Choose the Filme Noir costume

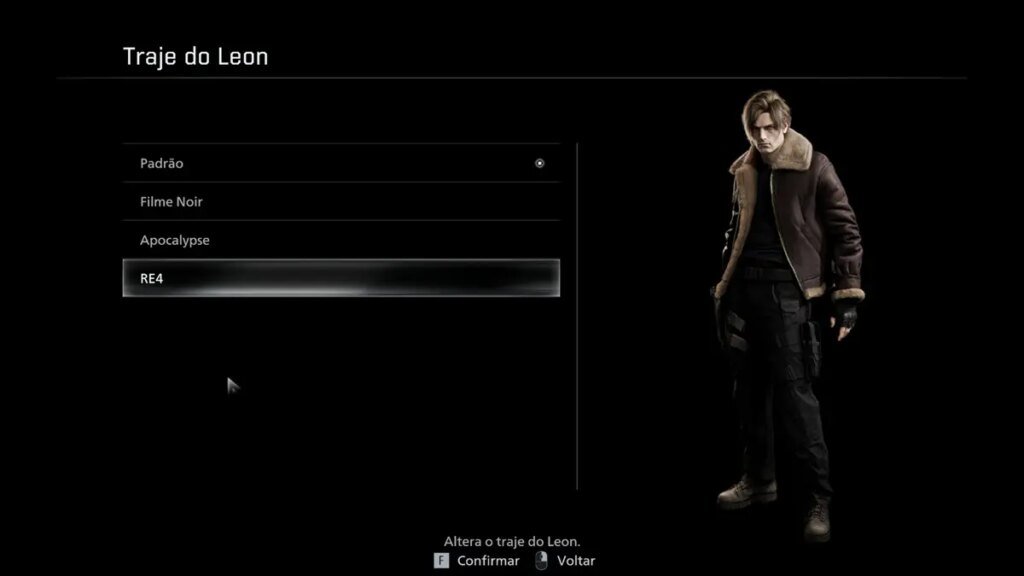click(340, 202)
